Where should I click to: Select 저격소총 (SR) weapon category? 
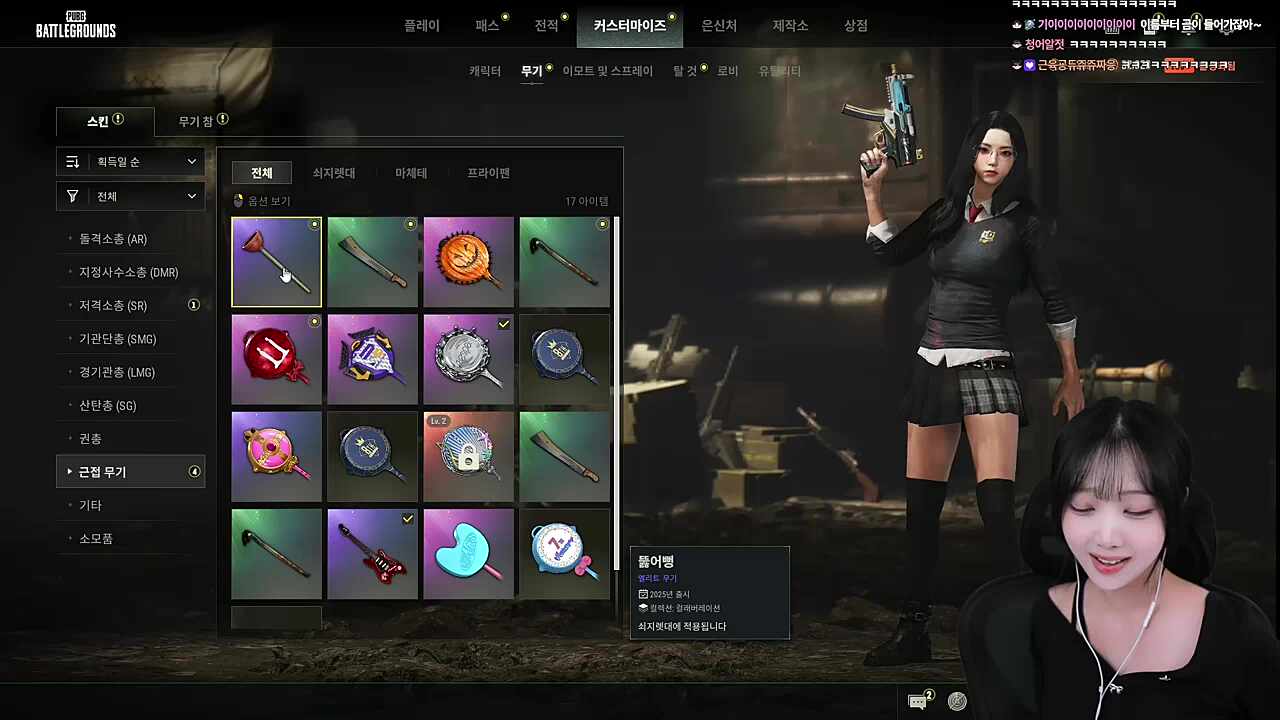(x=113, y=306)
